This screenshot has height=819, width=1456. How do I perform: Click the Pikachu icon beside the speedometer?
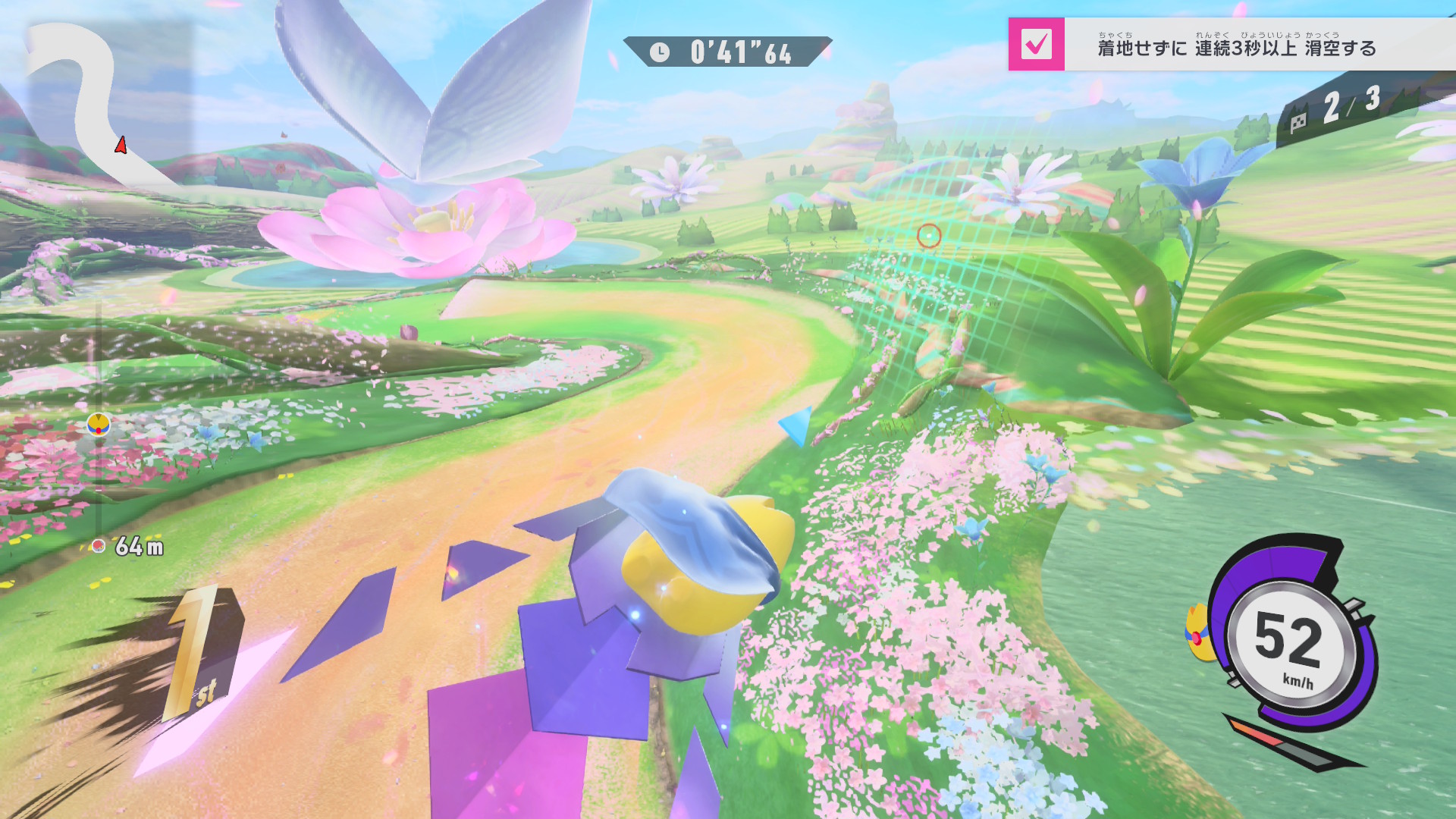(1197, 633)
